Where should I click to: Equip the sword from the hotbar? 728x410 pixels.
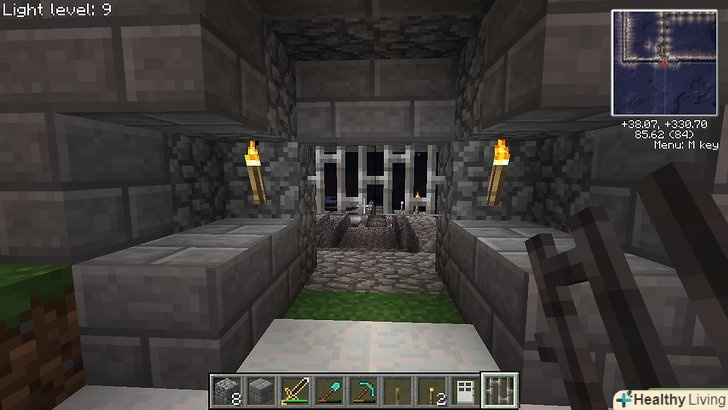pyautogui.click(x=295, y=390)
